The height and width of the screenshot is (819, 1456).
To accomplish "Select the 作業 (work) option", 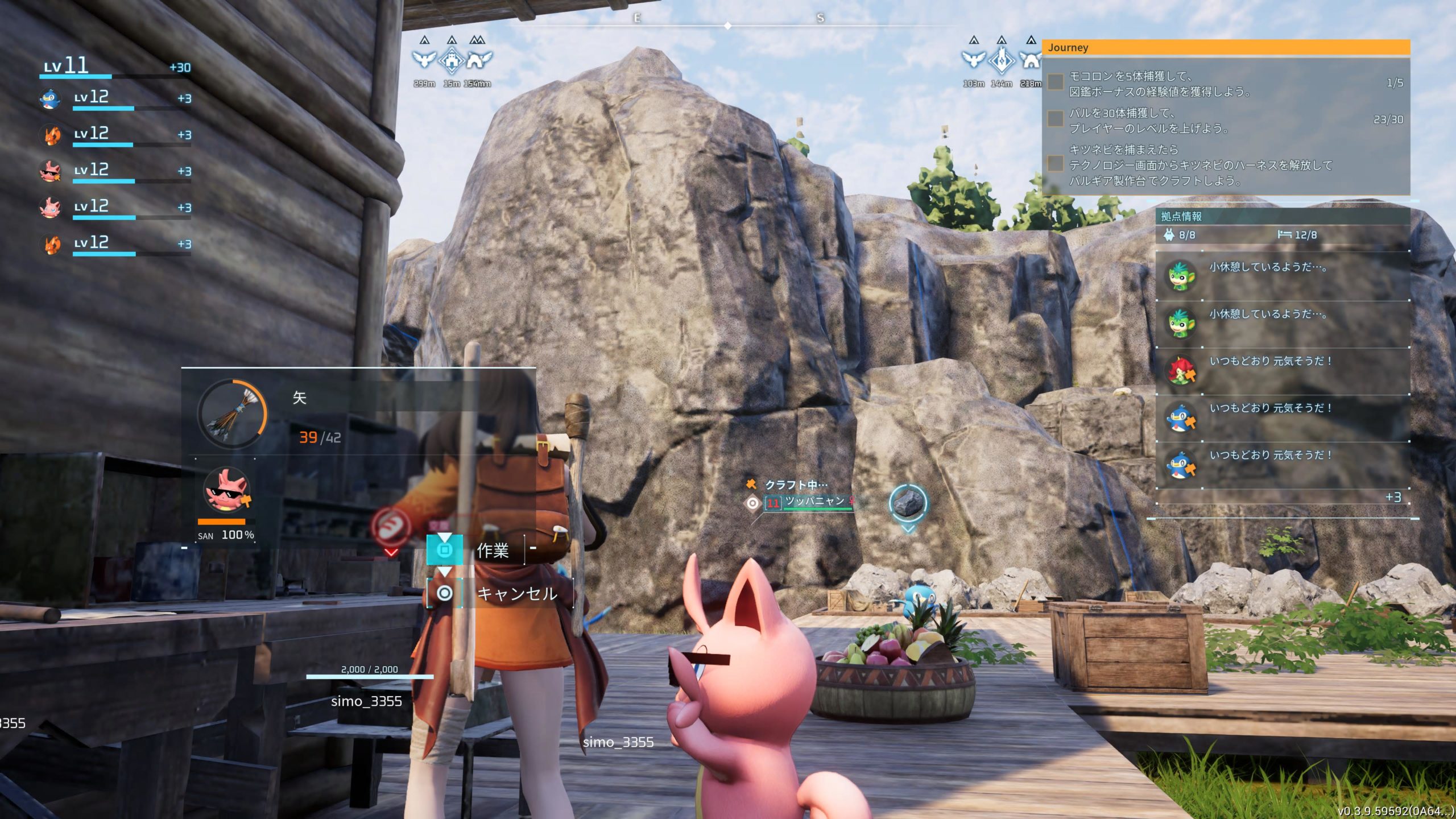I will 492,550.
